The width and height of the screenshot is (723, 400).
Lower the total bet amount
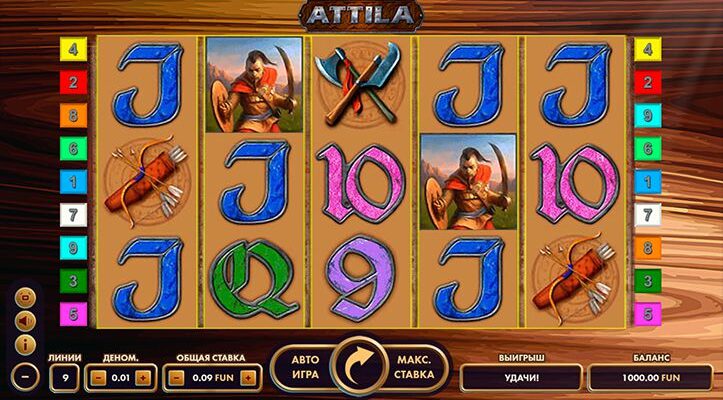175,377
